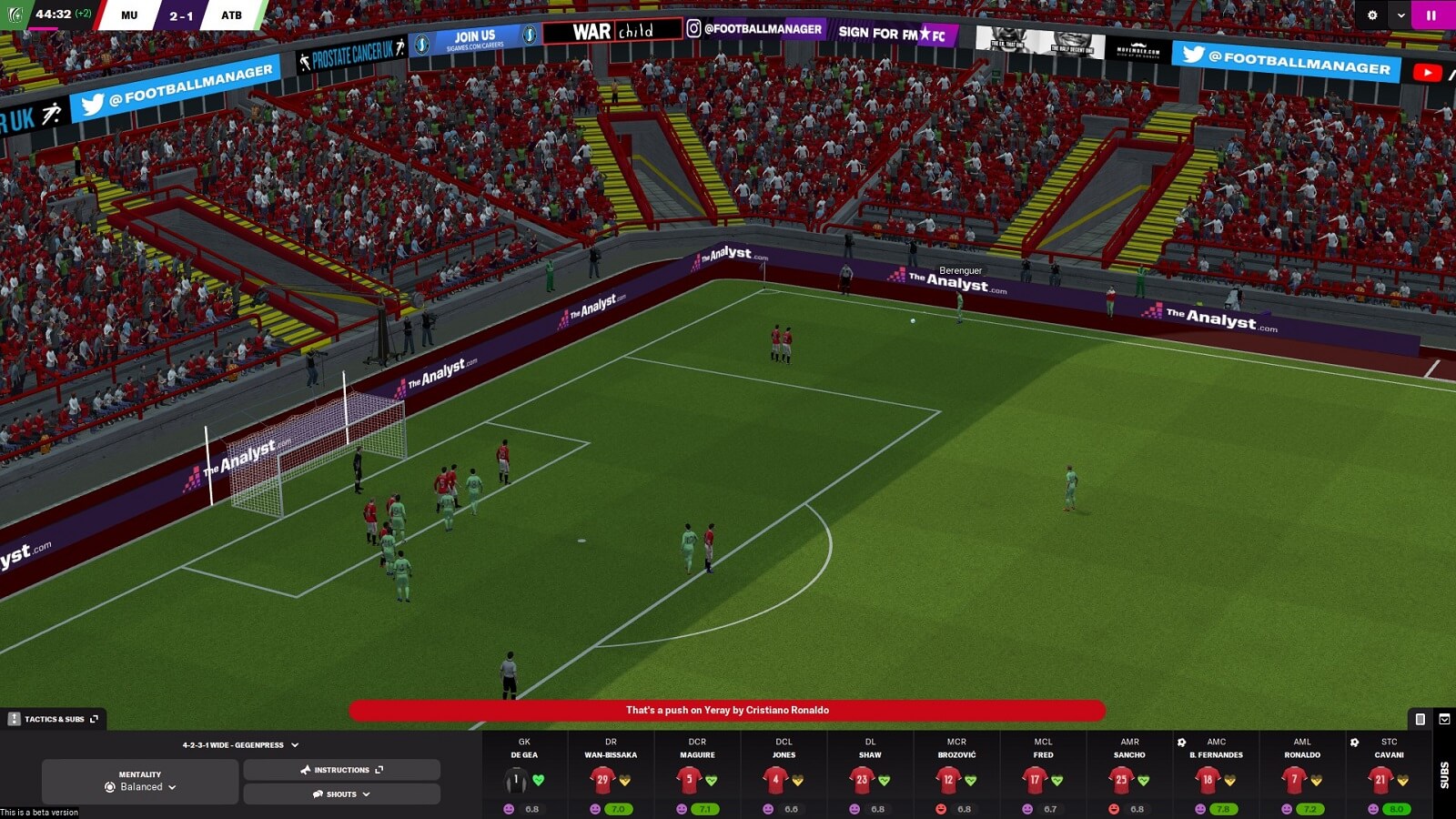Select Wan-Bissaka's player card
The image size is (1456, 819).
602,779
